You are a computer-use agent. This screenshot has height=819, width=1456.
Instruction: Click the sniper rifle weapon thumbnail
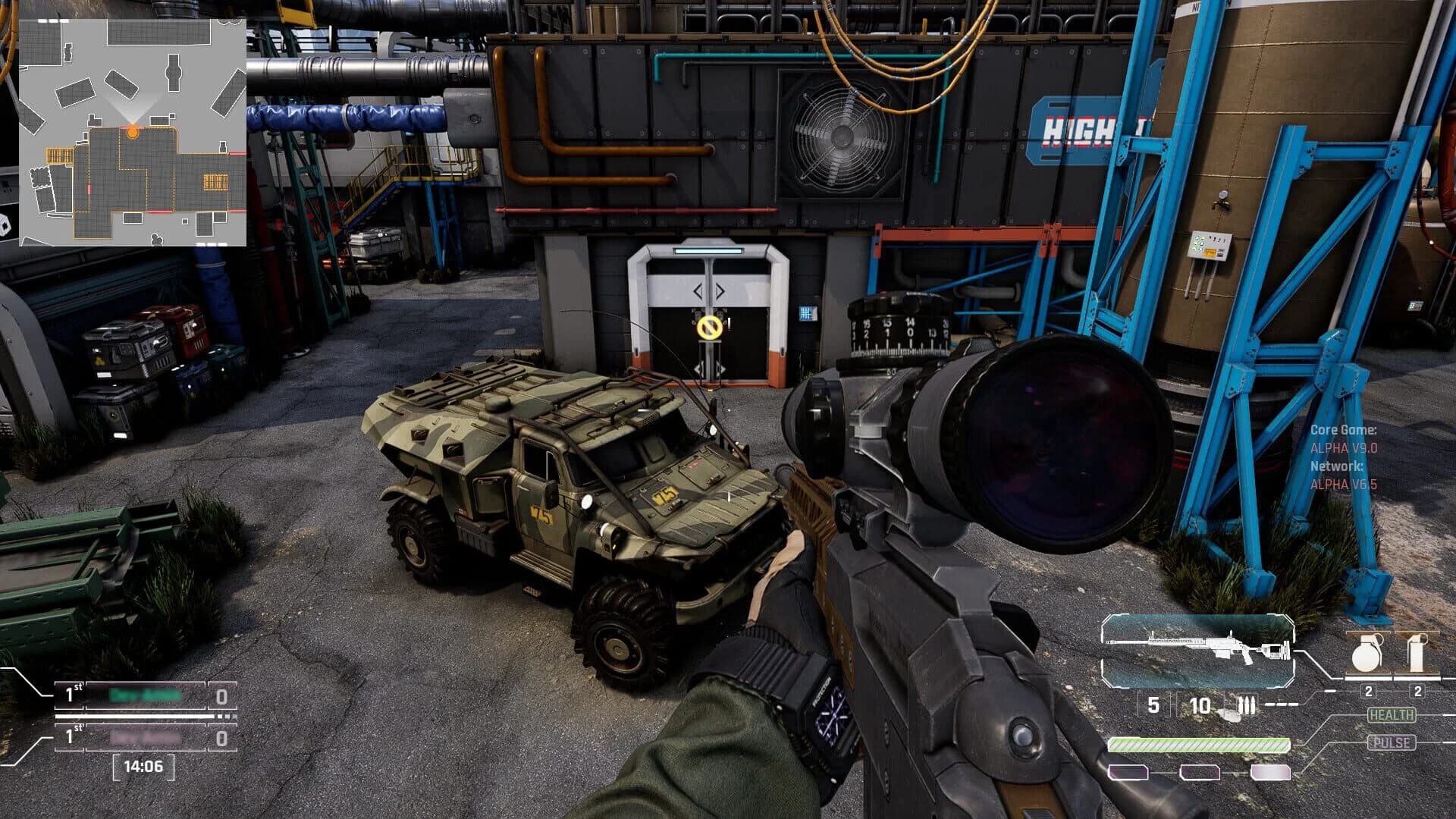tap(1198, 650)
